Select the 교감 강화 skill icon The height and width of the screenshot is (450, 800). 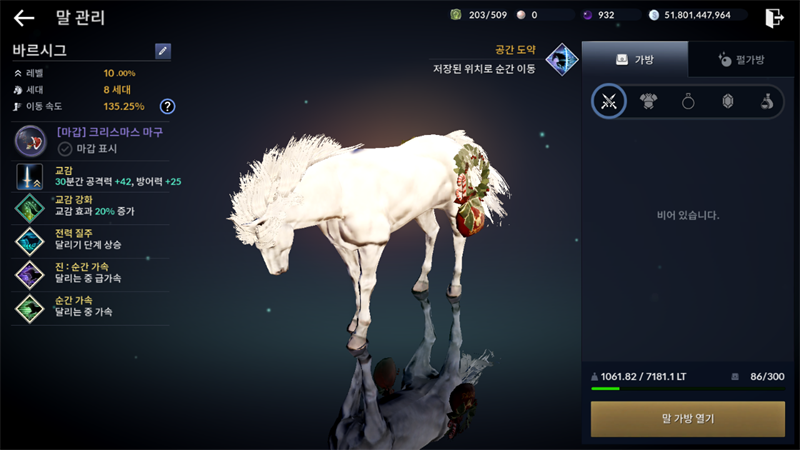[29, 209]
